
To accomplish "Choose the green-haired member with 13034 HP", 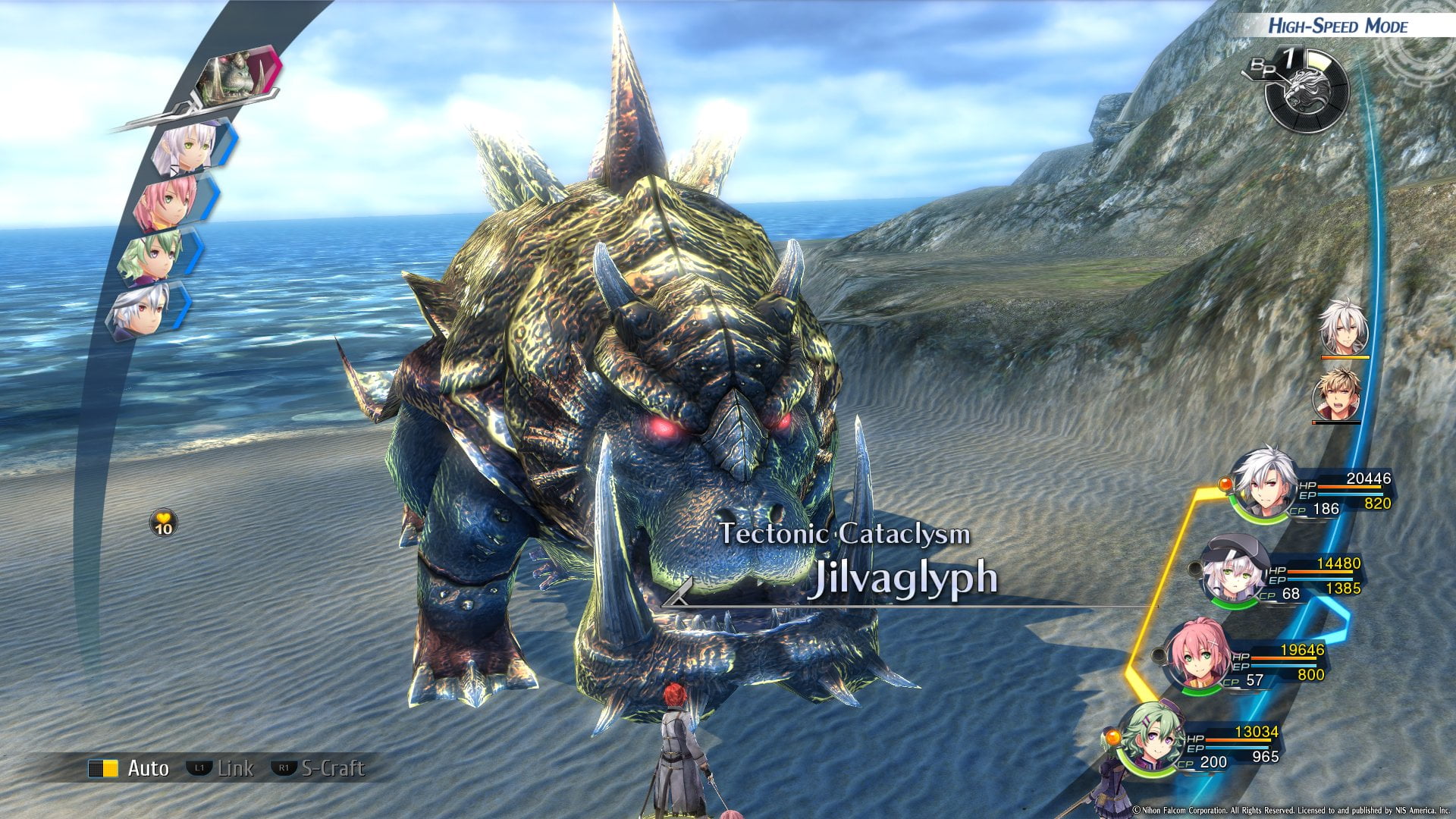I will coord(1150,739).
